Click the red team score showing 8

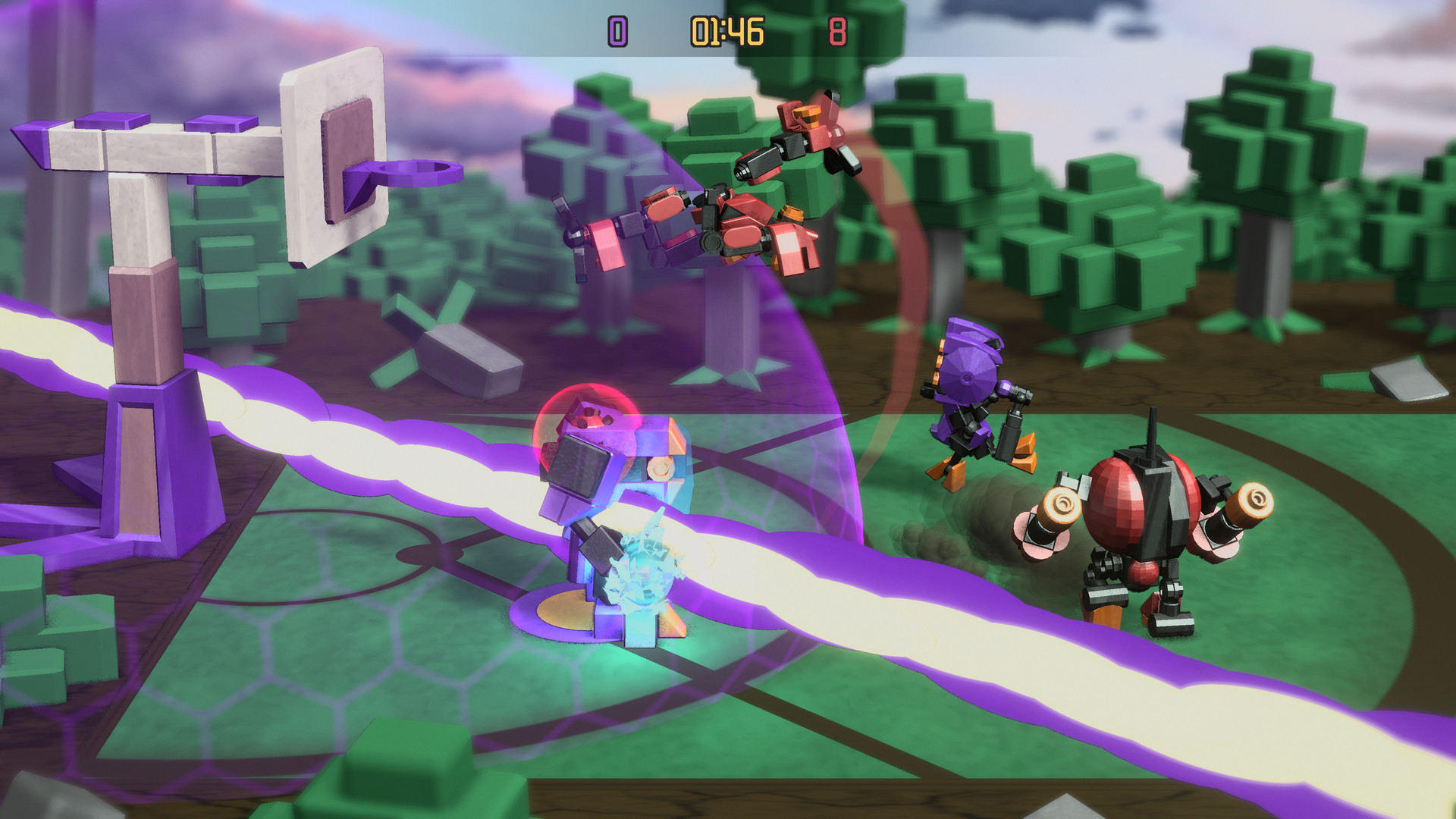pos(834,32)
